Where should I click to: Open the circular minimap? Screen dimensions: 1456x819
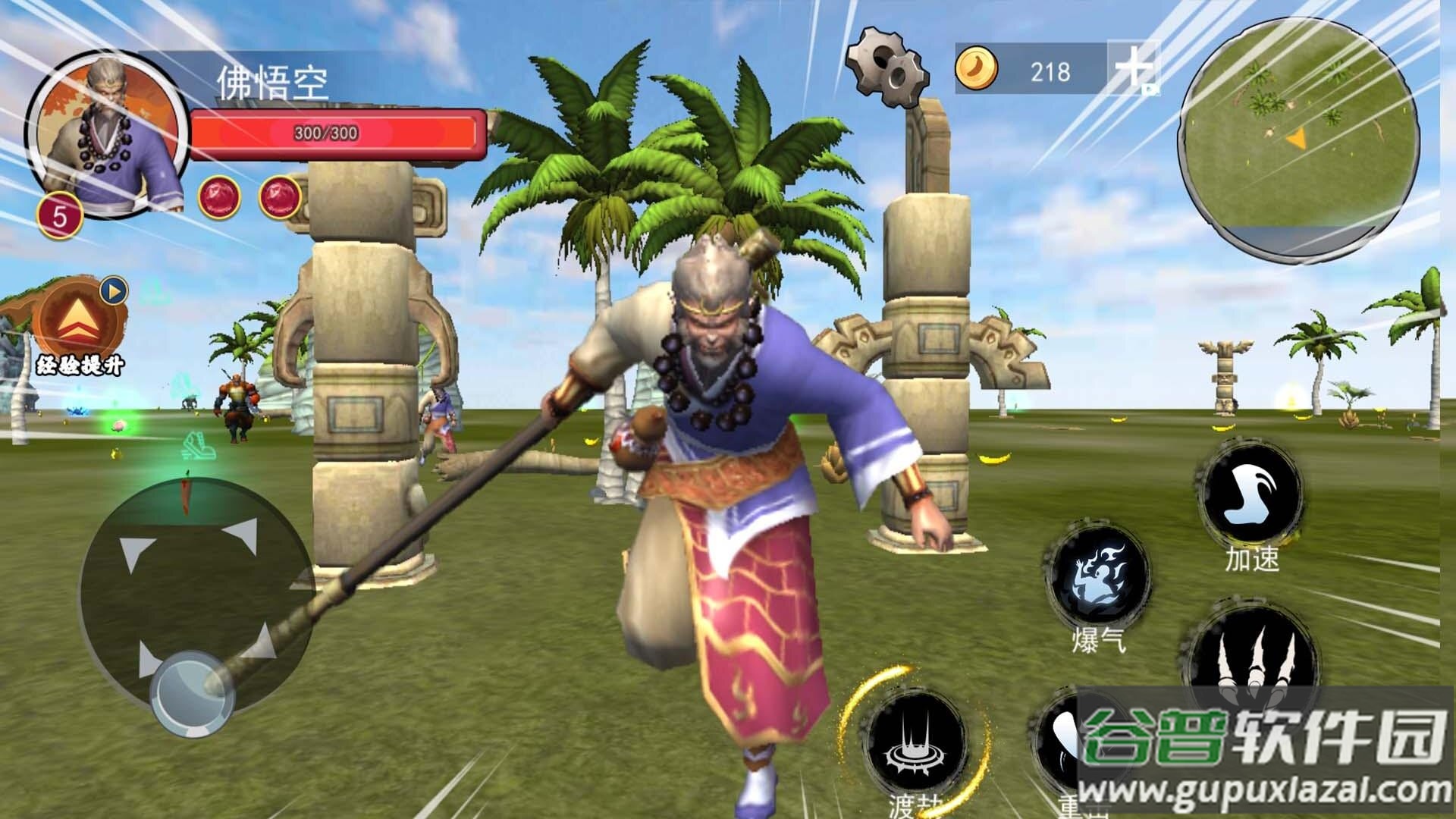pyautogui.click(x=1298, y=140)
